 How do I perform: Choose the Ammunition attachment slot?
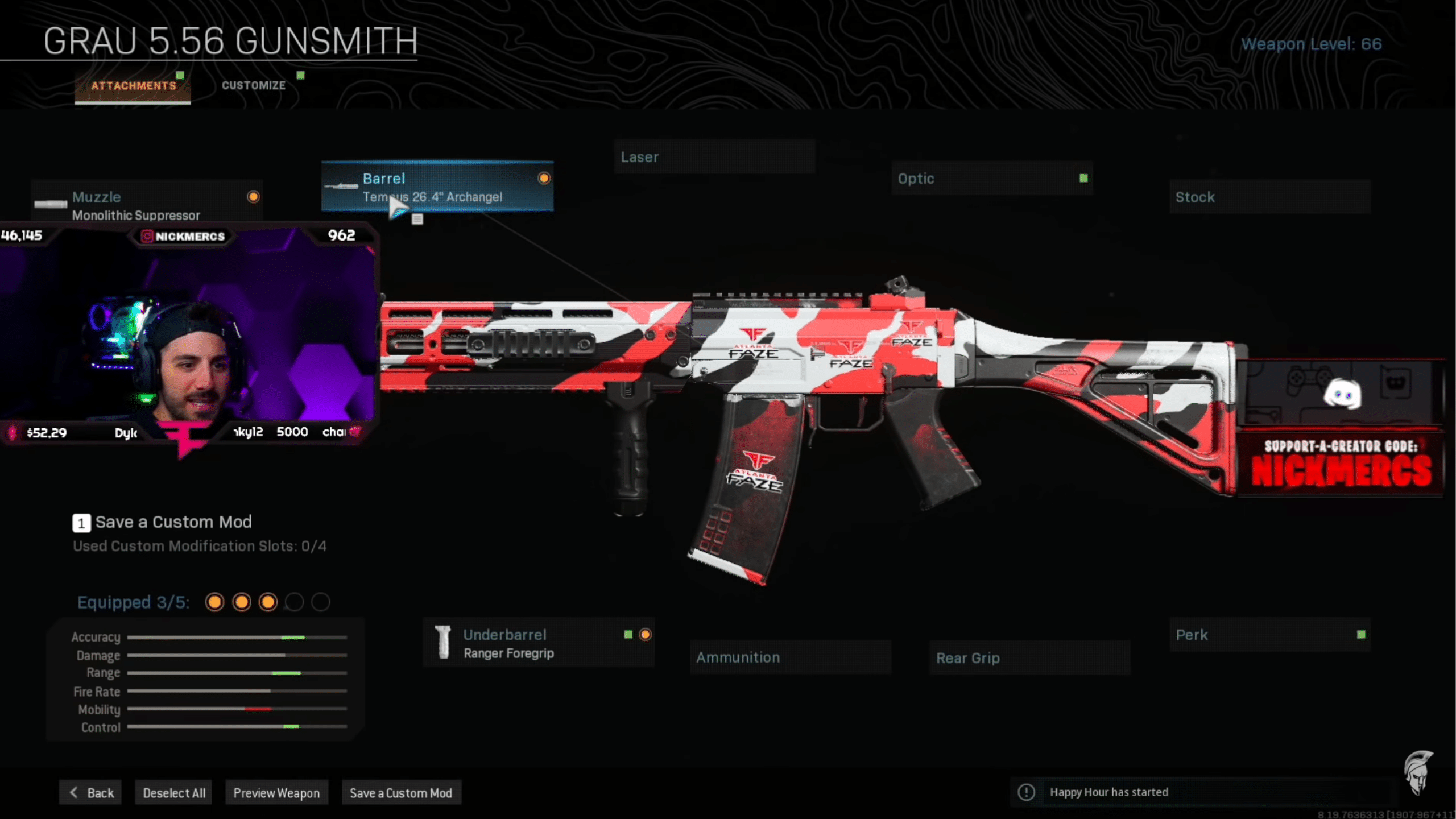[x=790, y=657]
